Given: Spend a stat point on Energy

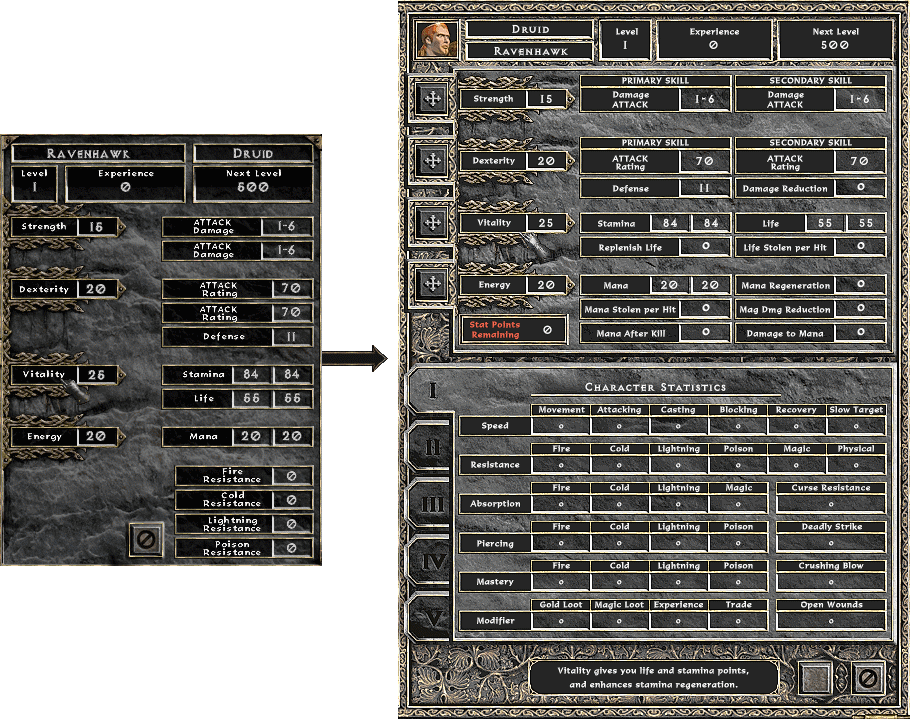Looking at the screenshot, I should click(x=432, y=284).
